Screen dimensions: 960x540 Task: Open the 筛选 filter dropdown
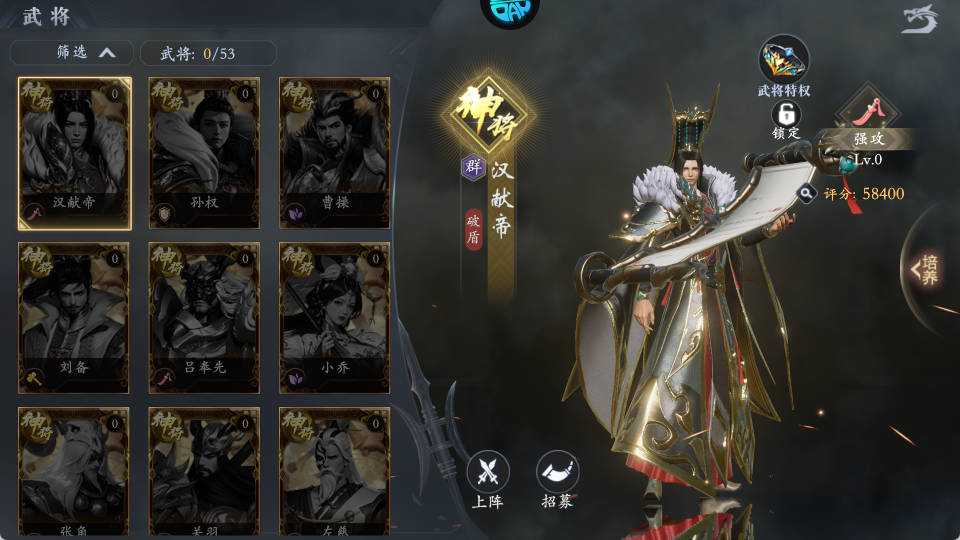(x=71, y=53)
